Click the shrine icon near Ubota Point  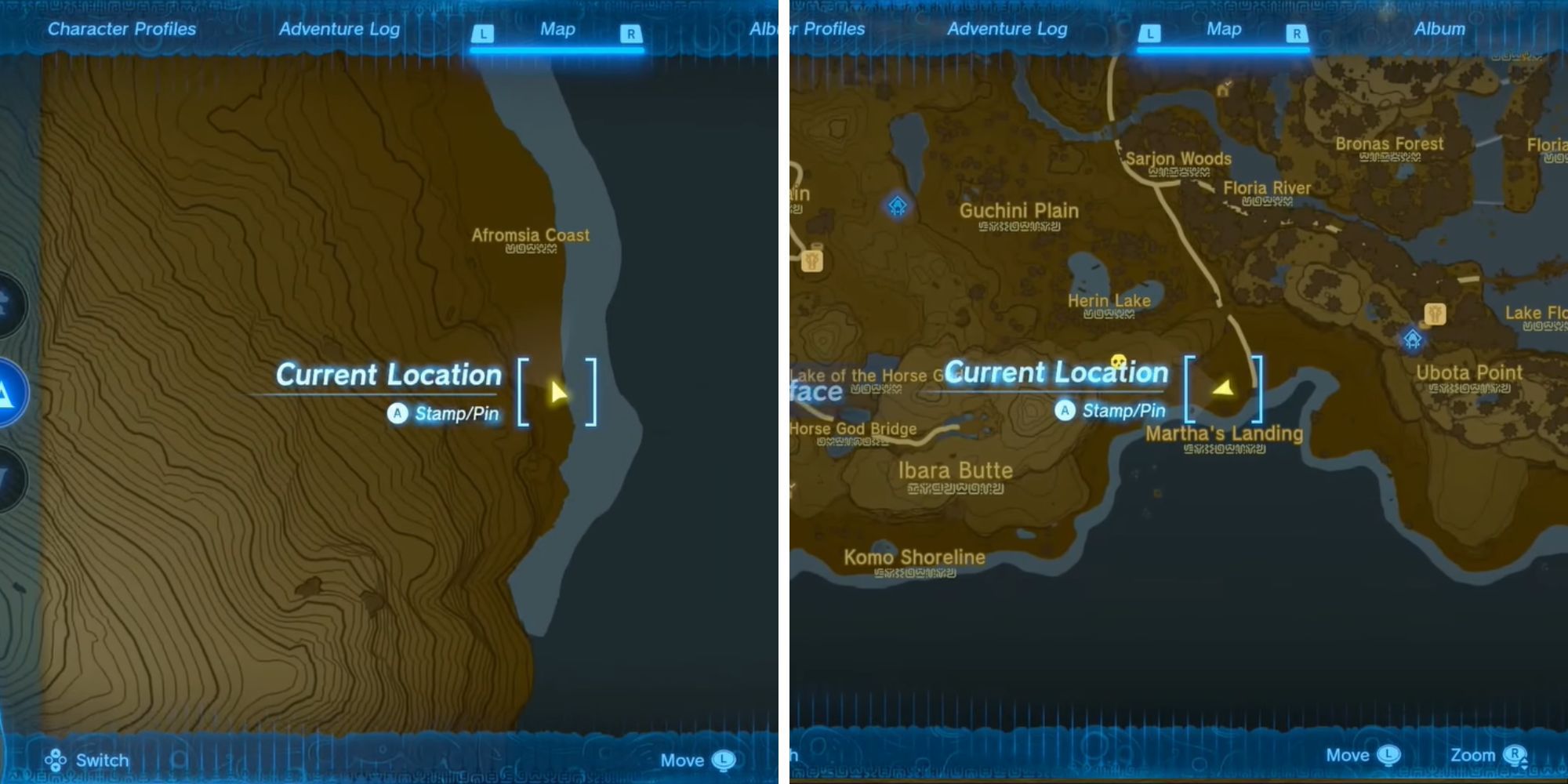click(x=1413, y=339)
